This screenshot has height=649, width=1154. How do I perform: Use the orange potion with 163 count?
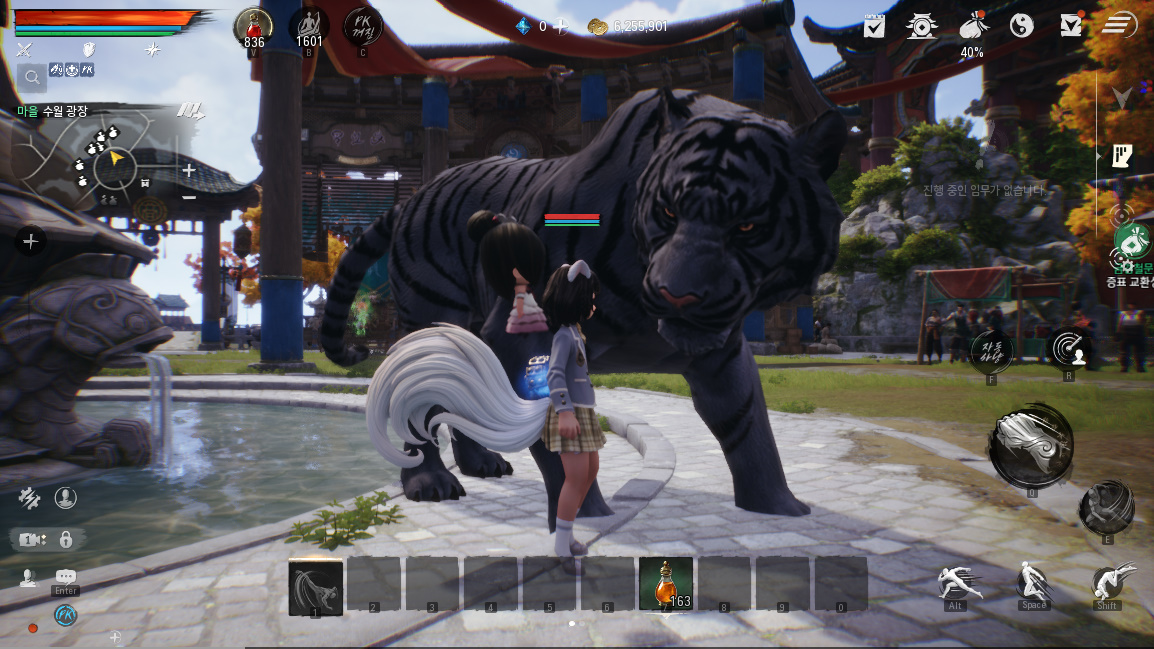pos(666,583)
